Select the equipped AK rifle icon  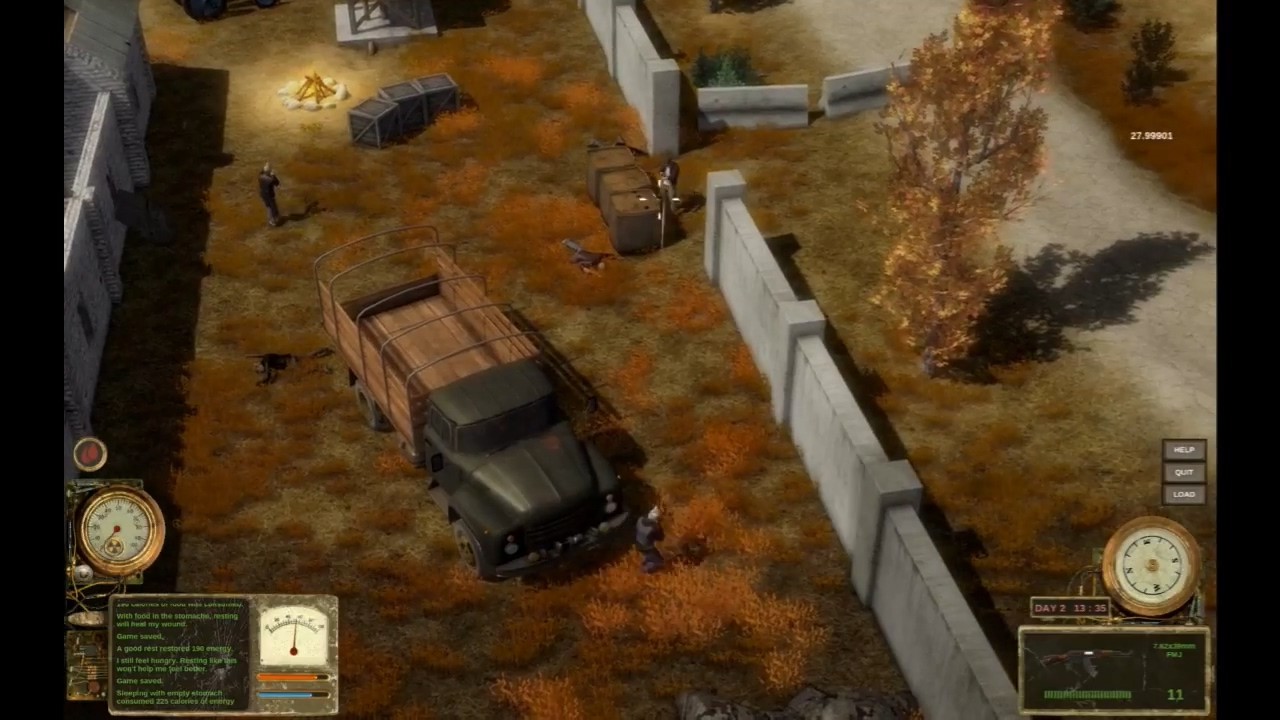(x=1090, y=655)
